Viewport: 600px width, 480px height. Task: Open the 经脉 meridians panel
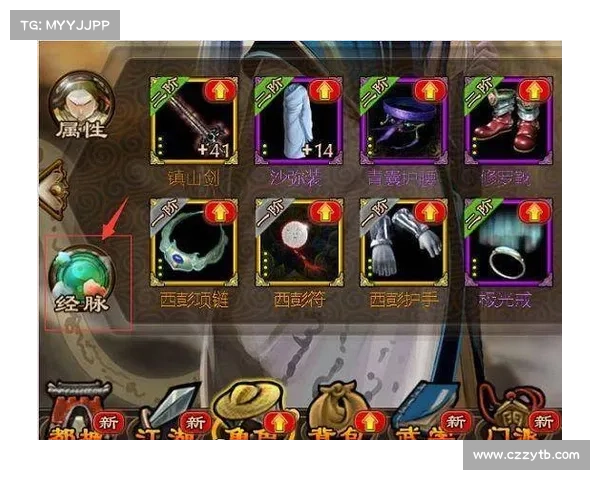[x=83, y=278]
